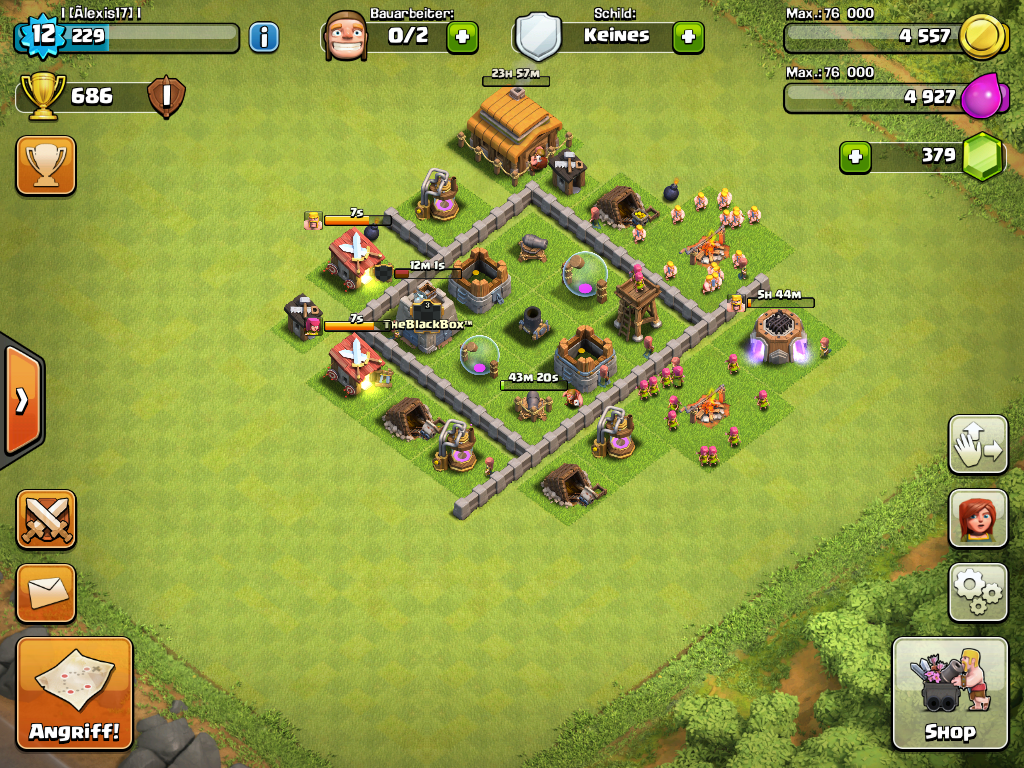Buy gems with the green plus
This screenshot has height=768, width=1024.
(x=855, y=156)
